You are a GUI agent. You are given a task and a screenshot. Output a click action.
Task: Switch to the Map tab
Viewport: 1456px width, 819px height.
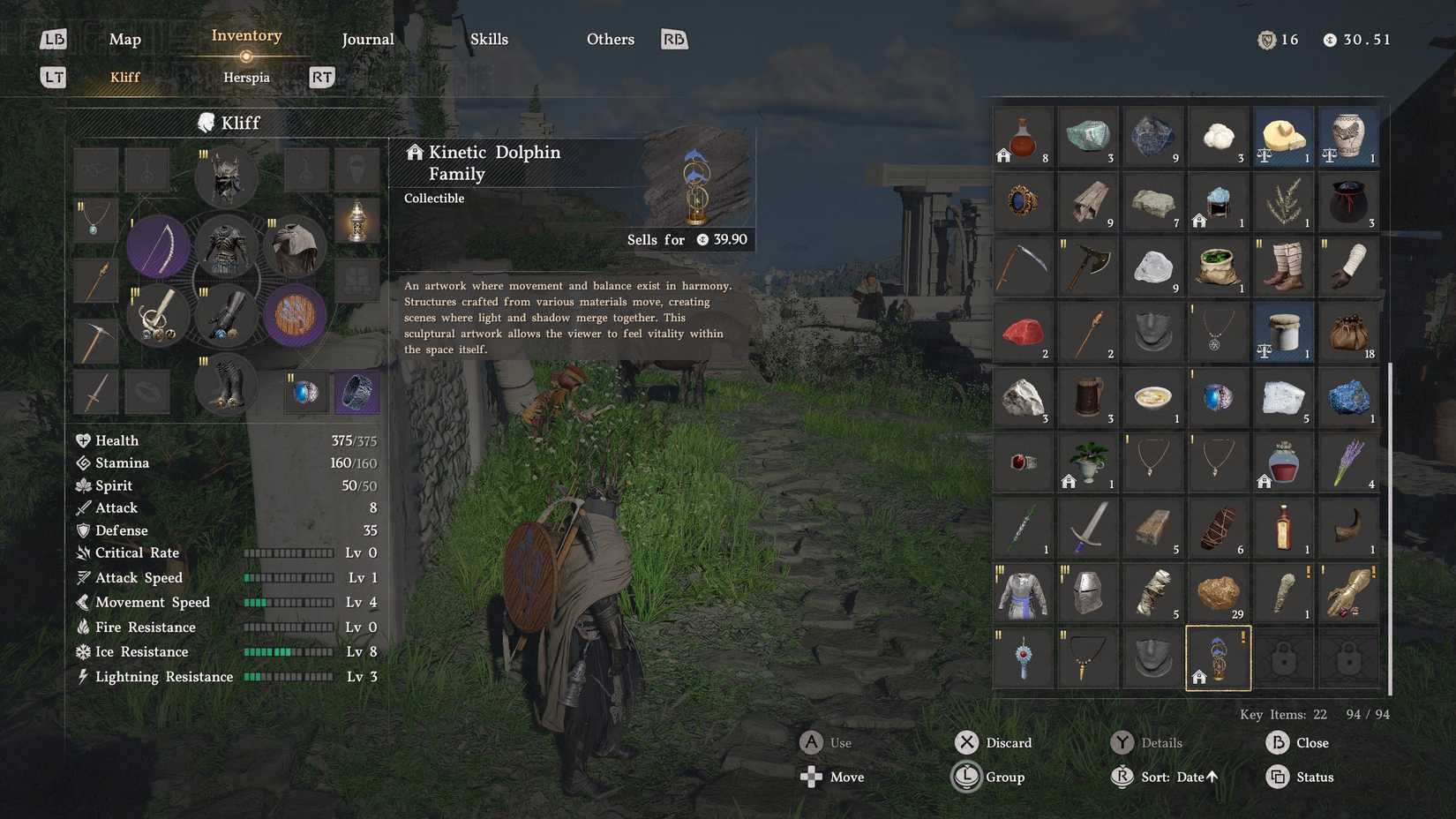point(124,39)
